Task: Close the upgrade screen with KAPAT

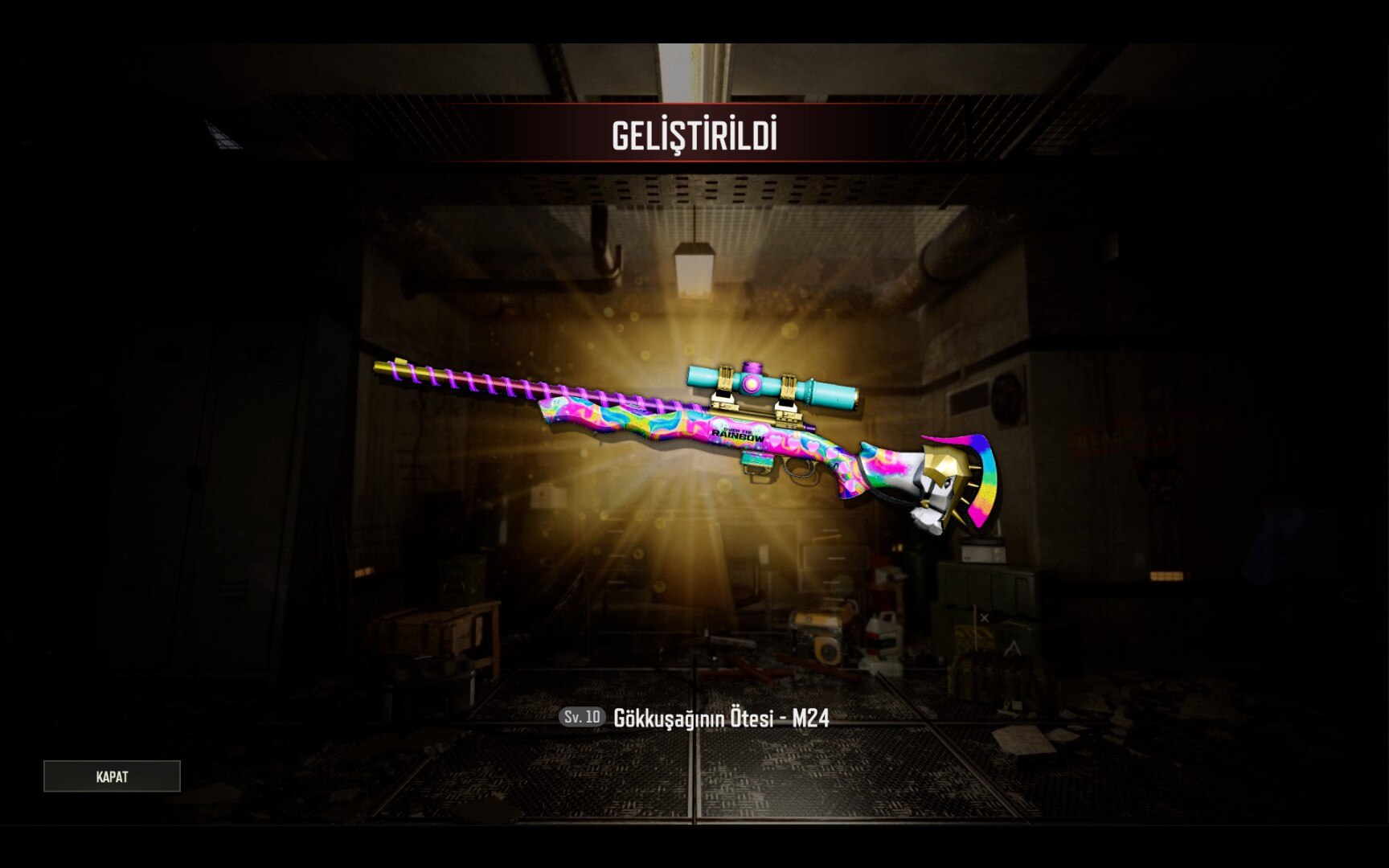Action: (112, 776)
